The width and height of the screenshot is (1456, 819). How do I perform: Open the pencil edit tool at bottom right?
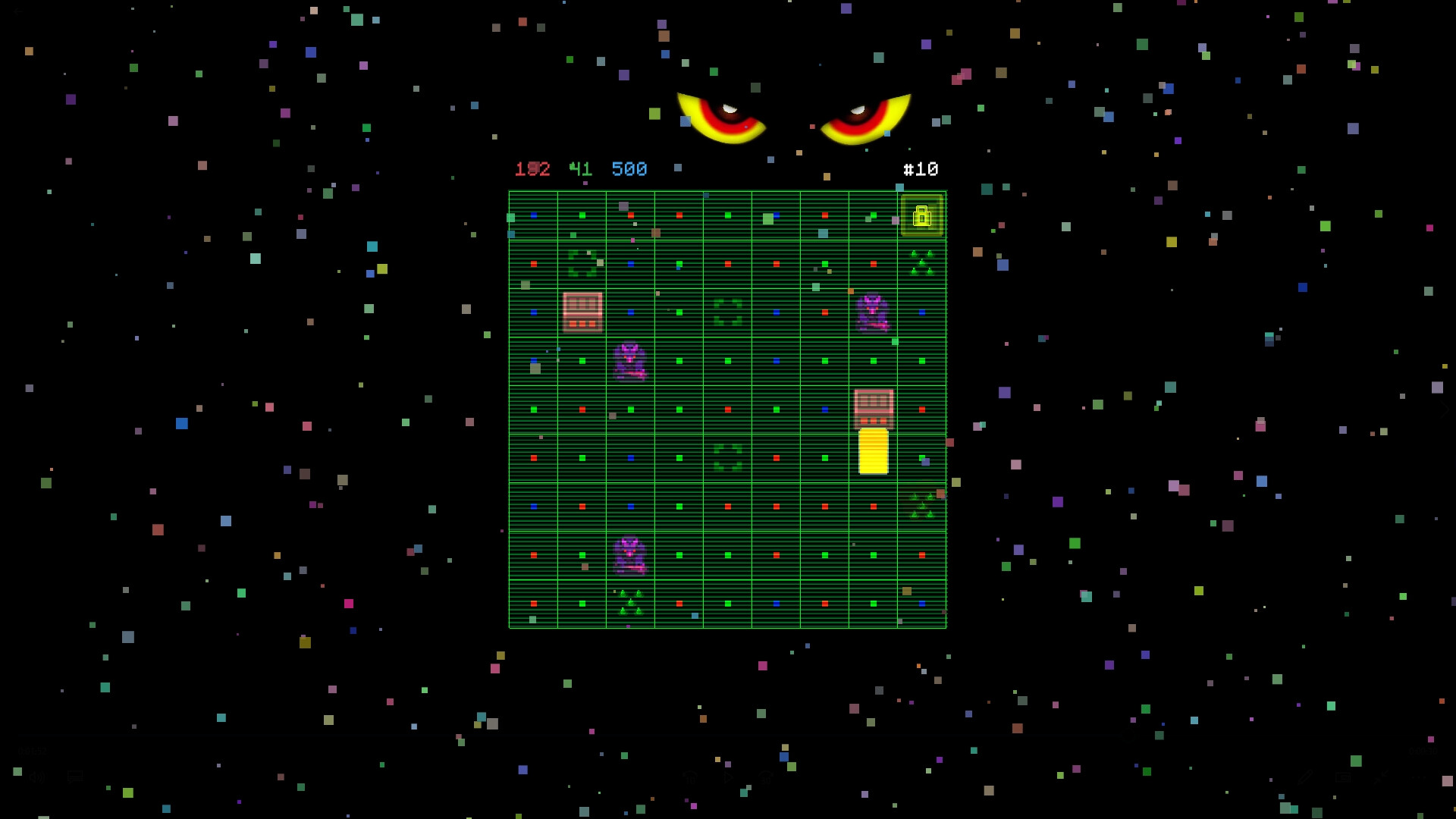tap(1305, 777)
